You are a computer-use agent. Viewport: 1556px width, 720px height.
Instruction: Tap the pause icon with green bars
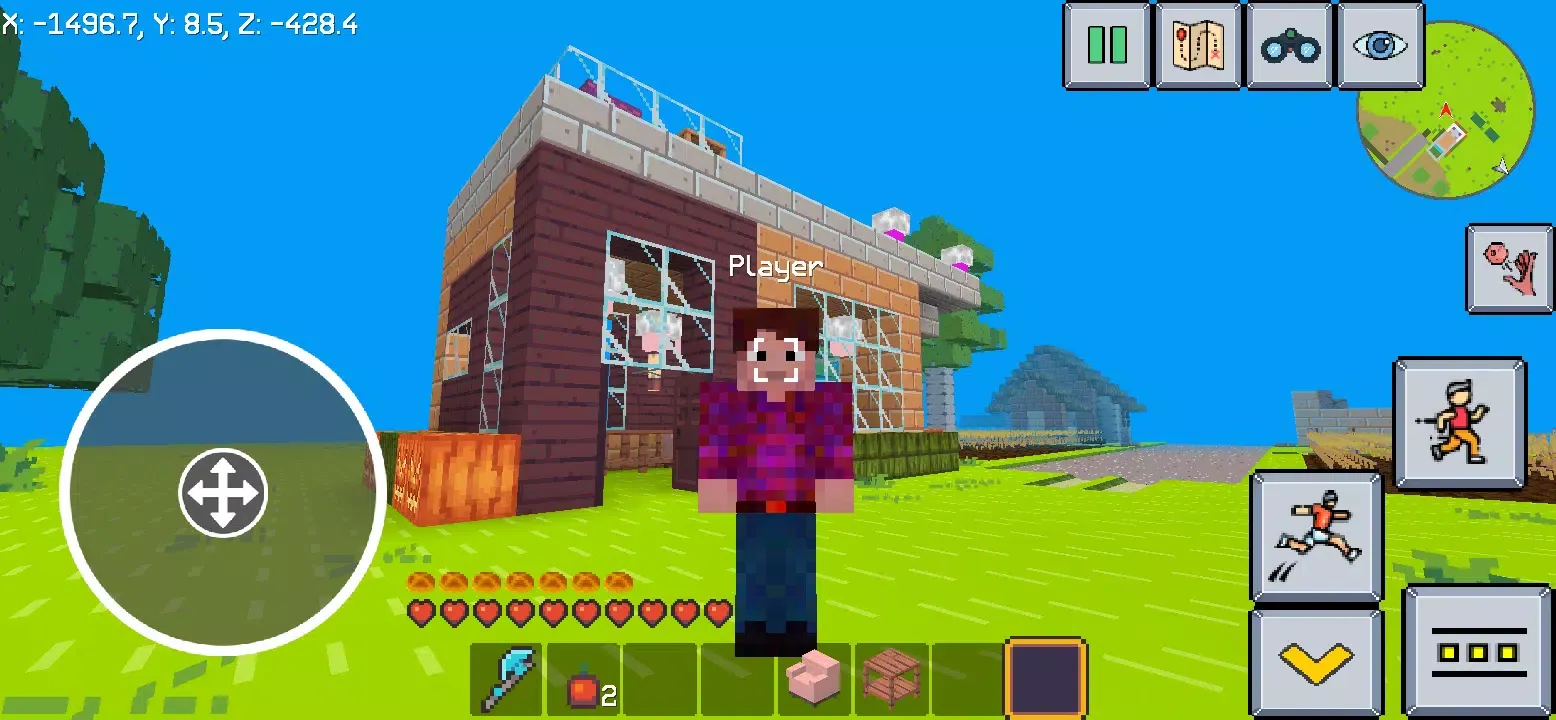1106,45
